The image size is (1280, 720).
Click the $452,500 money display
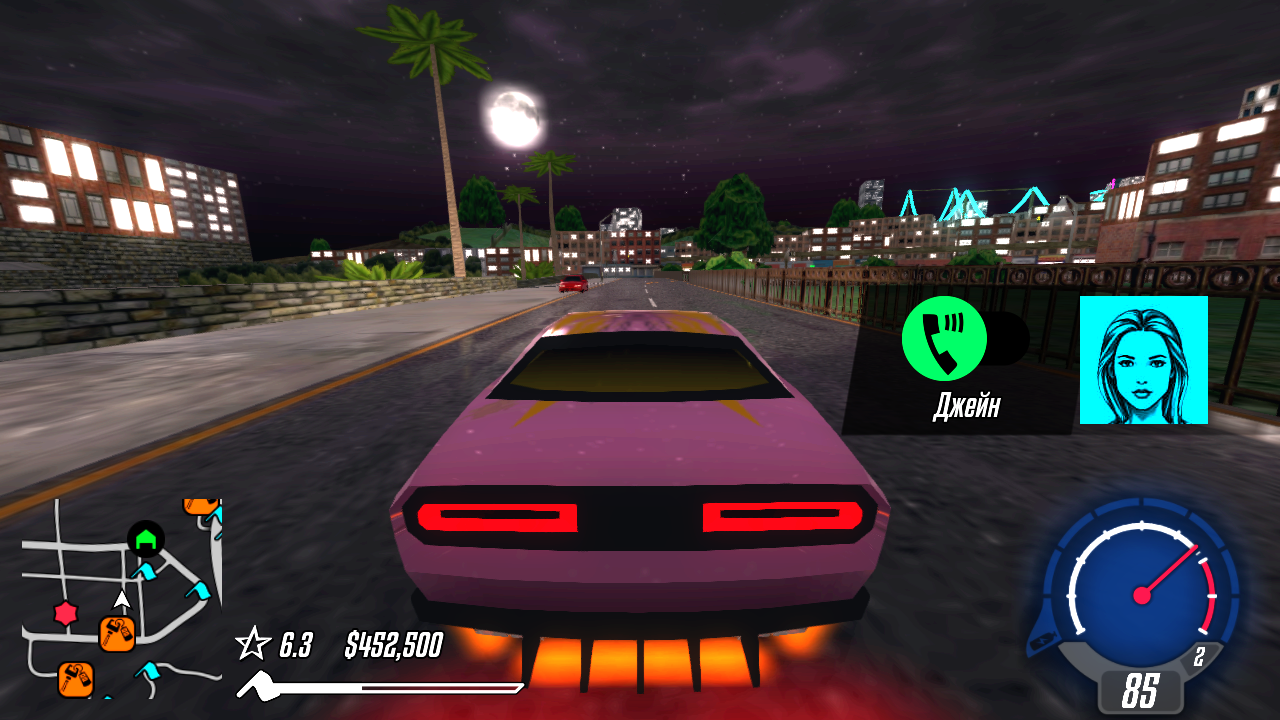pyautogui.click(x=392, y=645)
